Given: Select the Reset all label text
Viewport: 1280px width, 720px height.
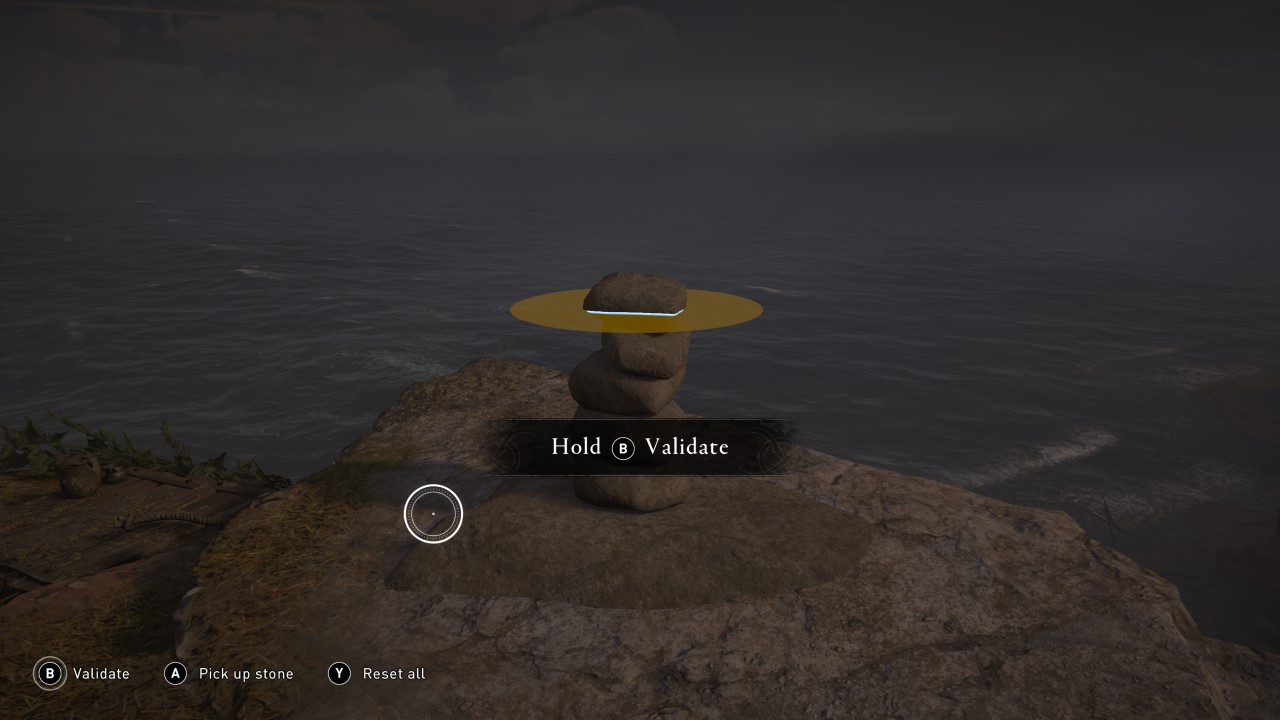Looking at the screenshot, I should click(393, 674).
